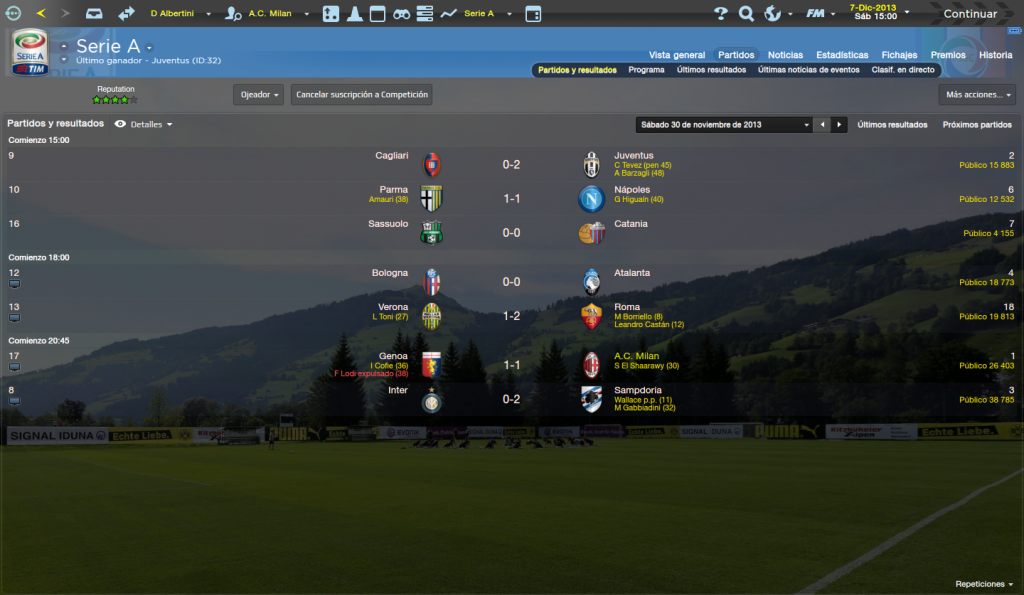The width and height of the screenshot is (1024, 595).
Task: Go to the Fichajes tab
Action: click(899, 55)
